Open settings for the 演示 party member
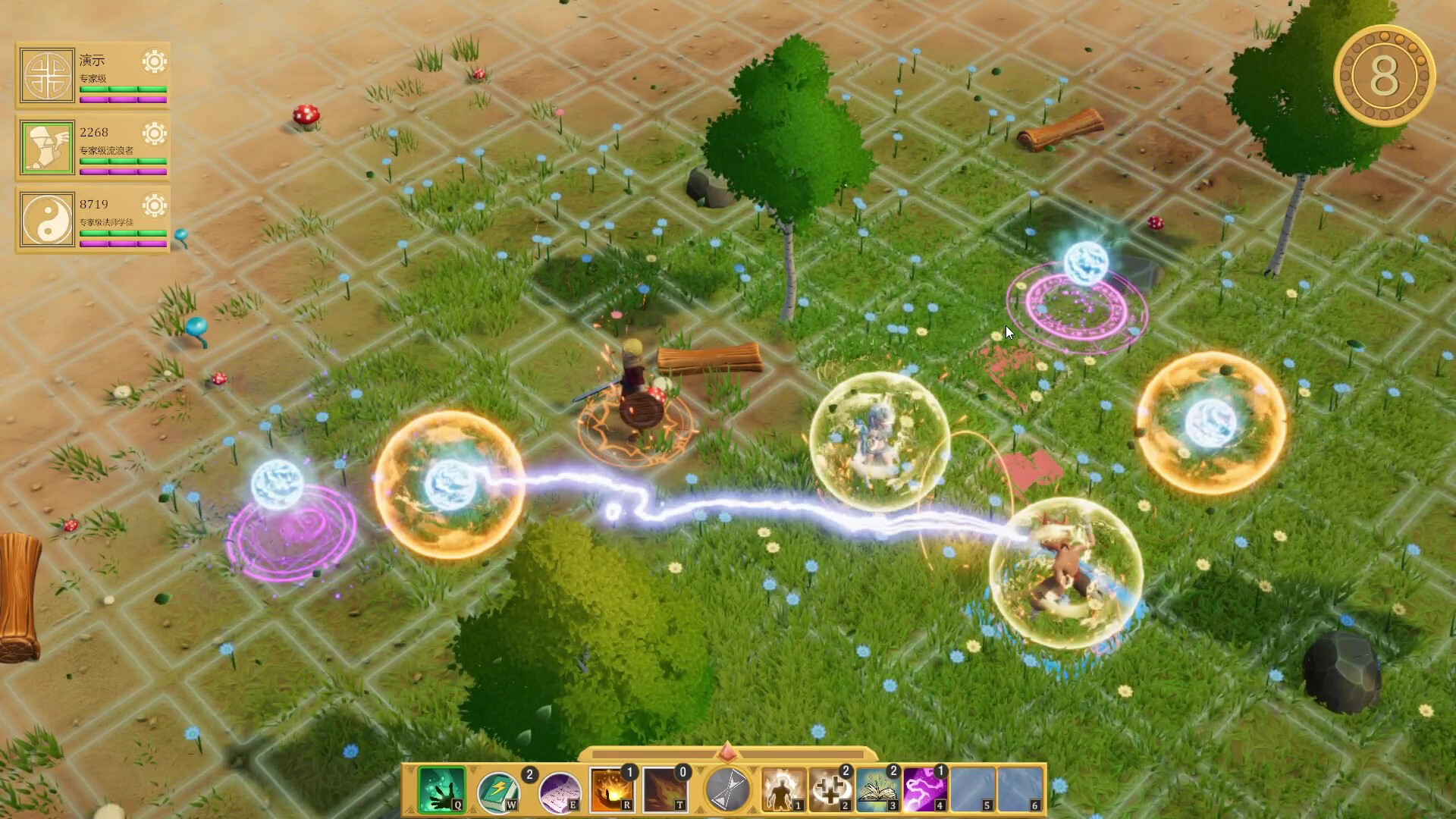 154,60
